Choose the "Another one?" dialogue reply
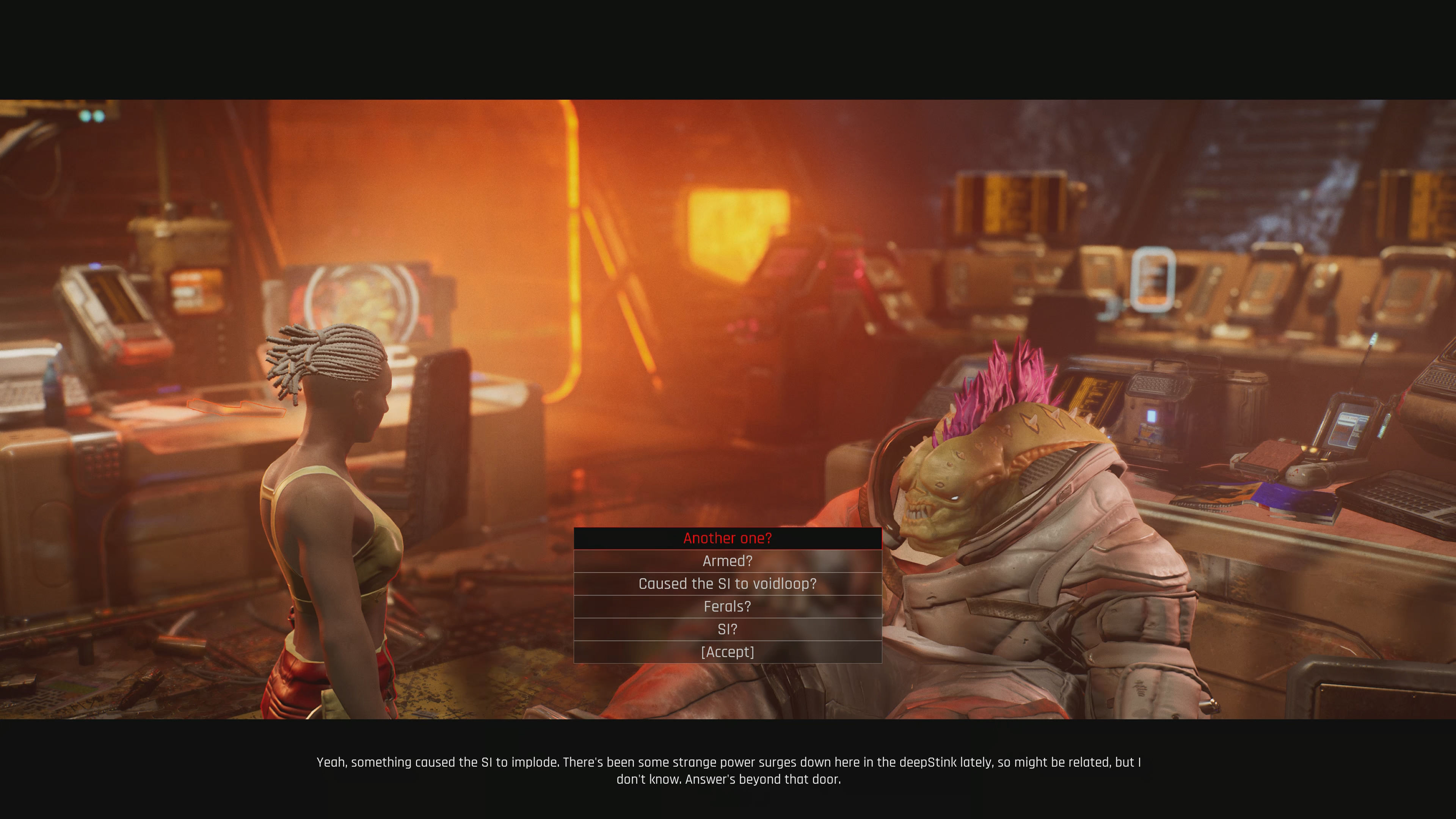 pos(728,538)
